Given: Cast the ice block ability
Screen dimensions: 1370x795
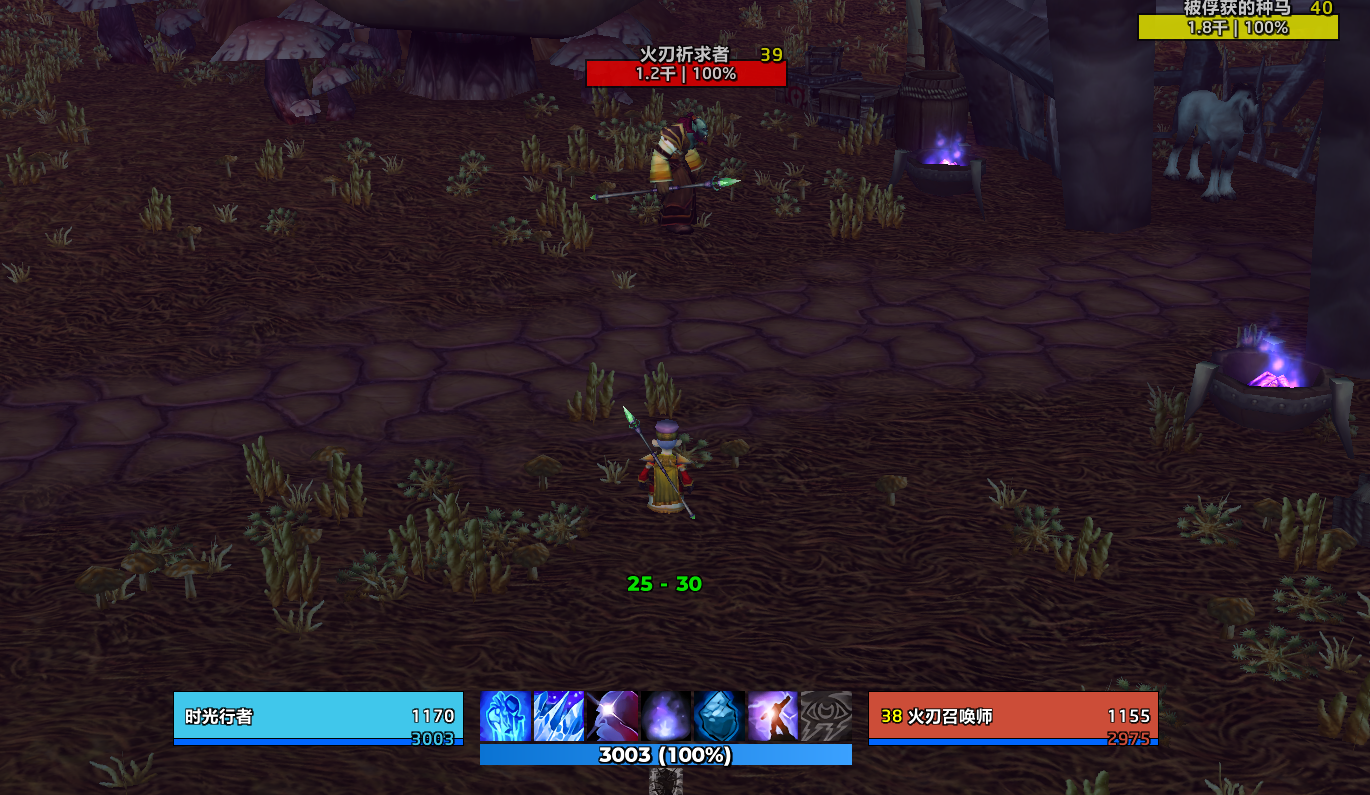Looking at the screenshot, I should [x=719, y=716].
